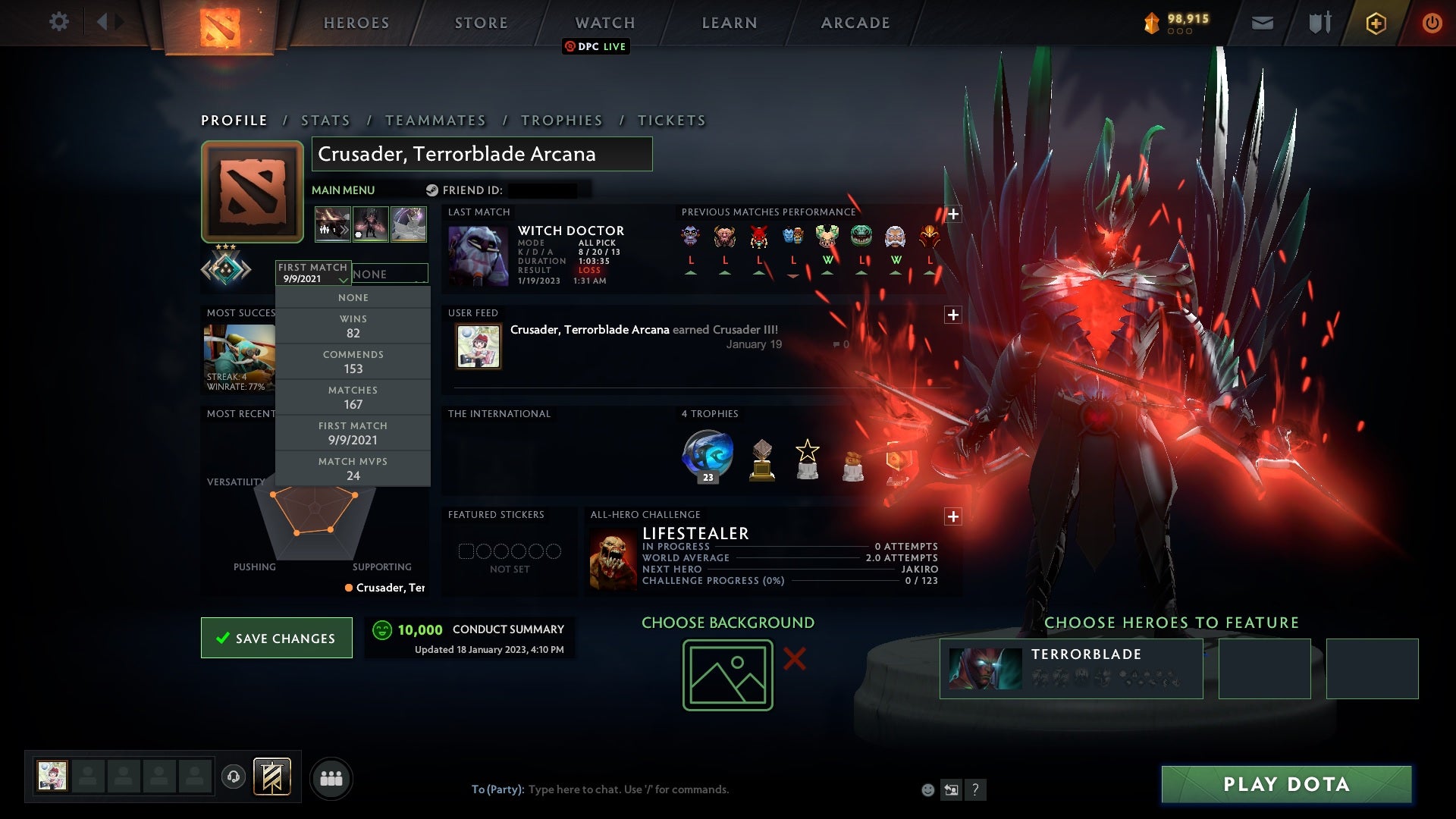This screenshot has height=819, width=1456.
Task: Open the Watch menu item
Action: click(604, 22)
